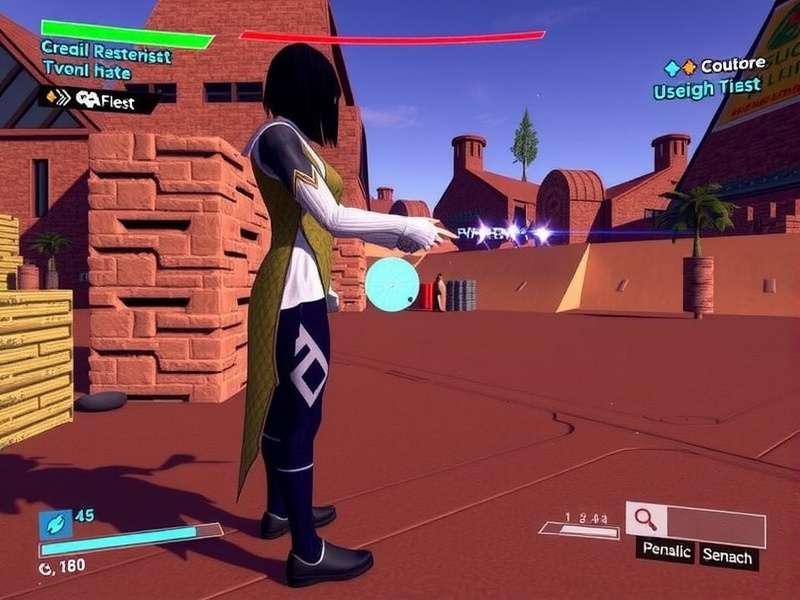Click the blue ability icon above the energy bar
Viewport: 800px width, 600px height.
54,523
